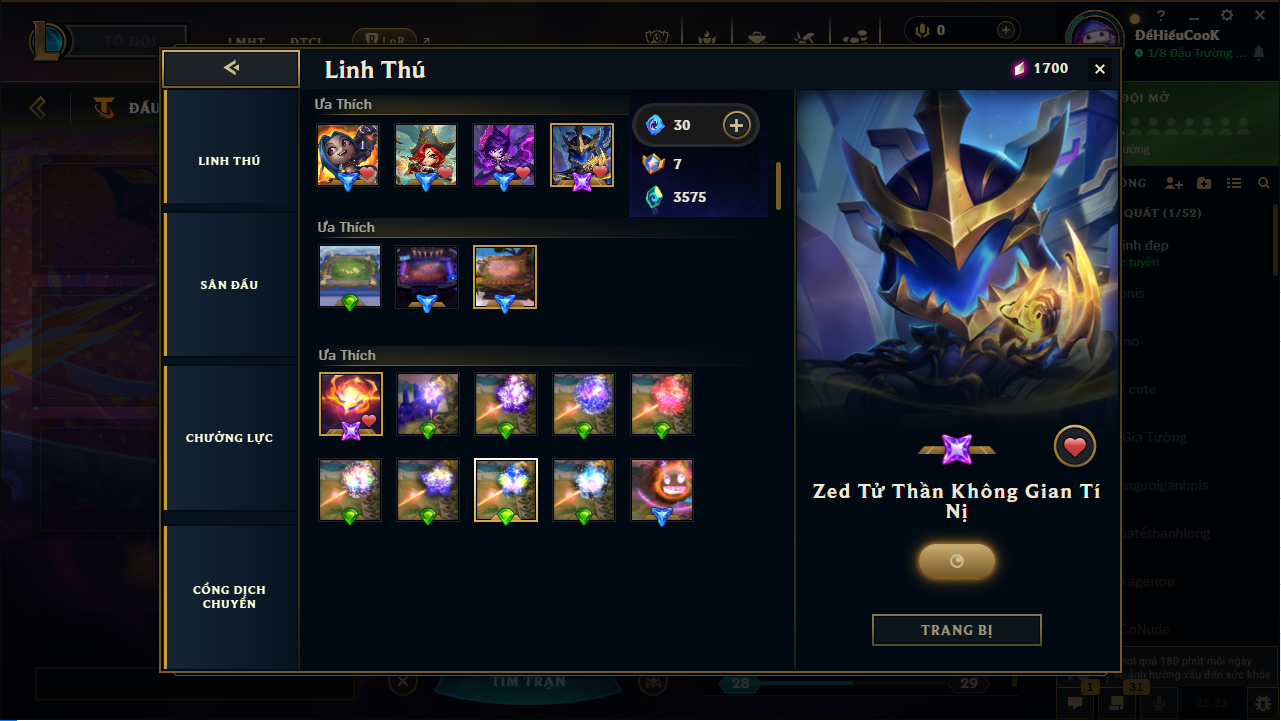Click the round gold button under Zed's name
The width and height of the screenshot is (1281, 721).
click(956, 561)
